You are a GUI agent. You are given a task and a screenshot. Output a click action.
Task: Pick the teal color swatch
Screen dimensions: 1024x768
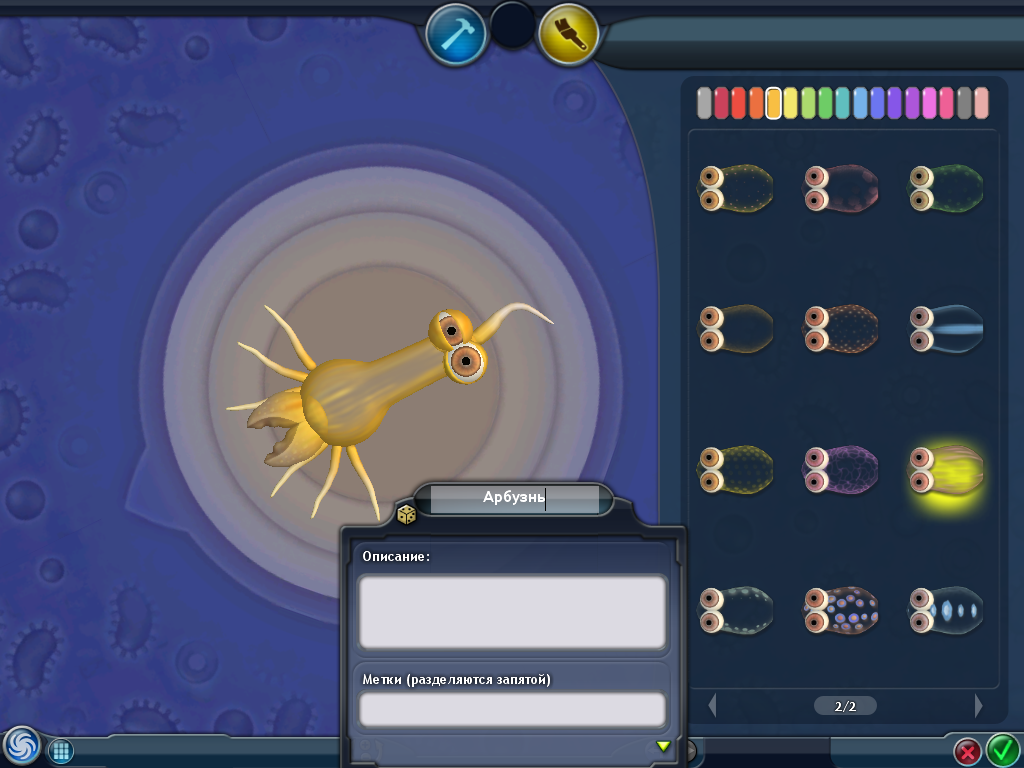coord(843,103)
